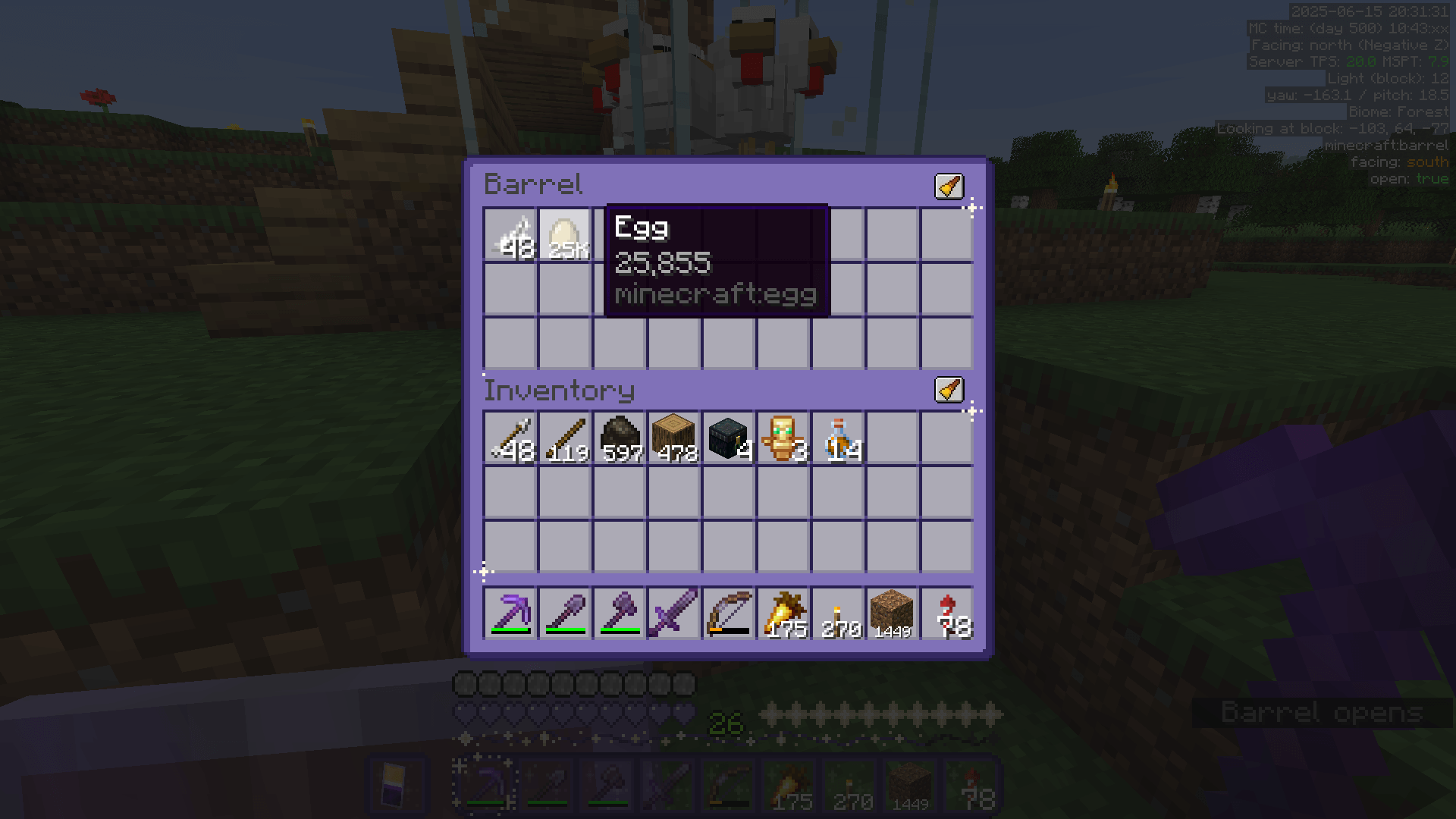Click the honey bottle in the inventory
Viewport: 1456px width, 819px height.
838,436
